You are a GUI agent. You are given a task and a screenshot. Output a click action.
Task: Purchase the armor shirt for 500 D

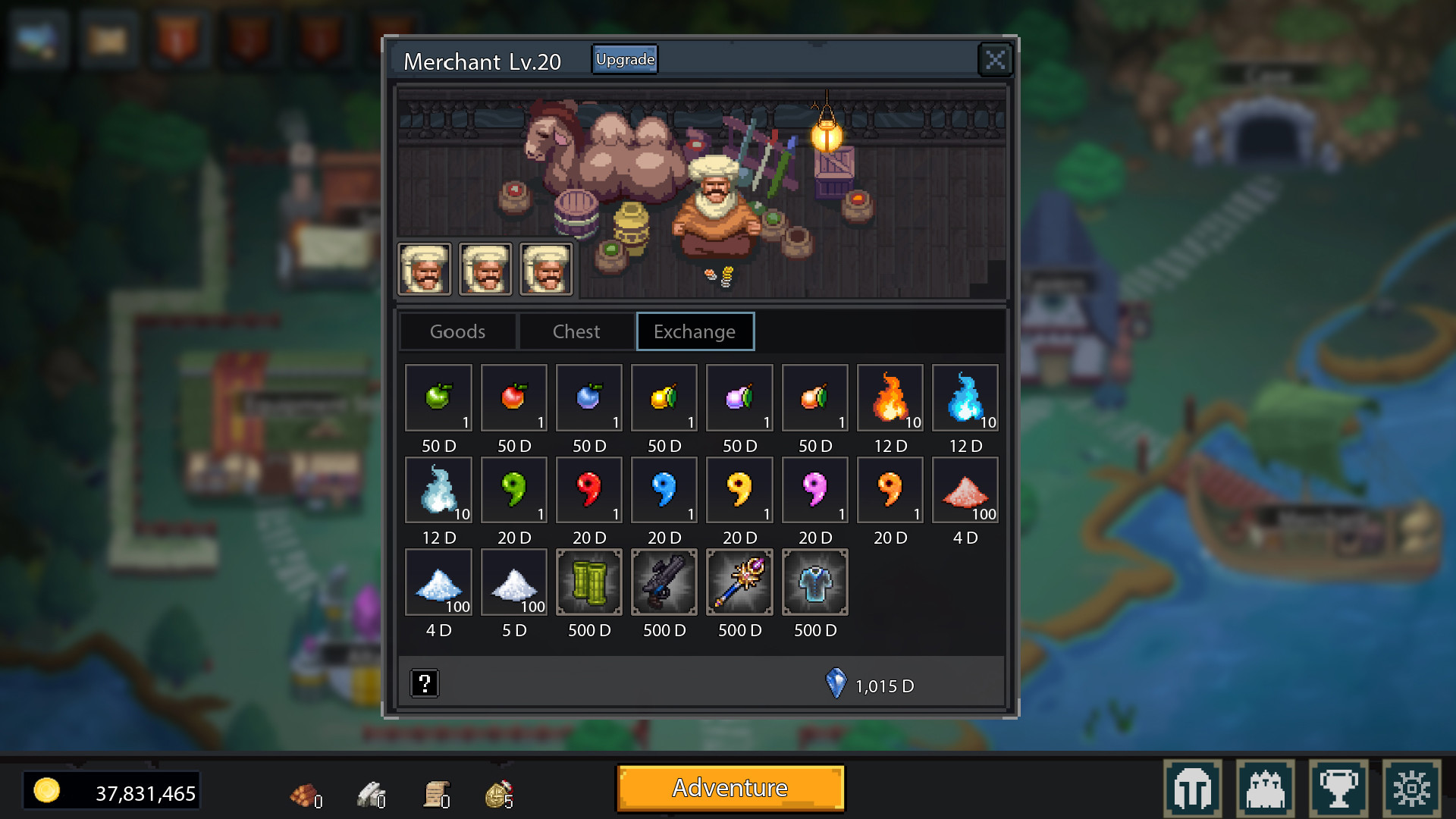tap(814, 582)
